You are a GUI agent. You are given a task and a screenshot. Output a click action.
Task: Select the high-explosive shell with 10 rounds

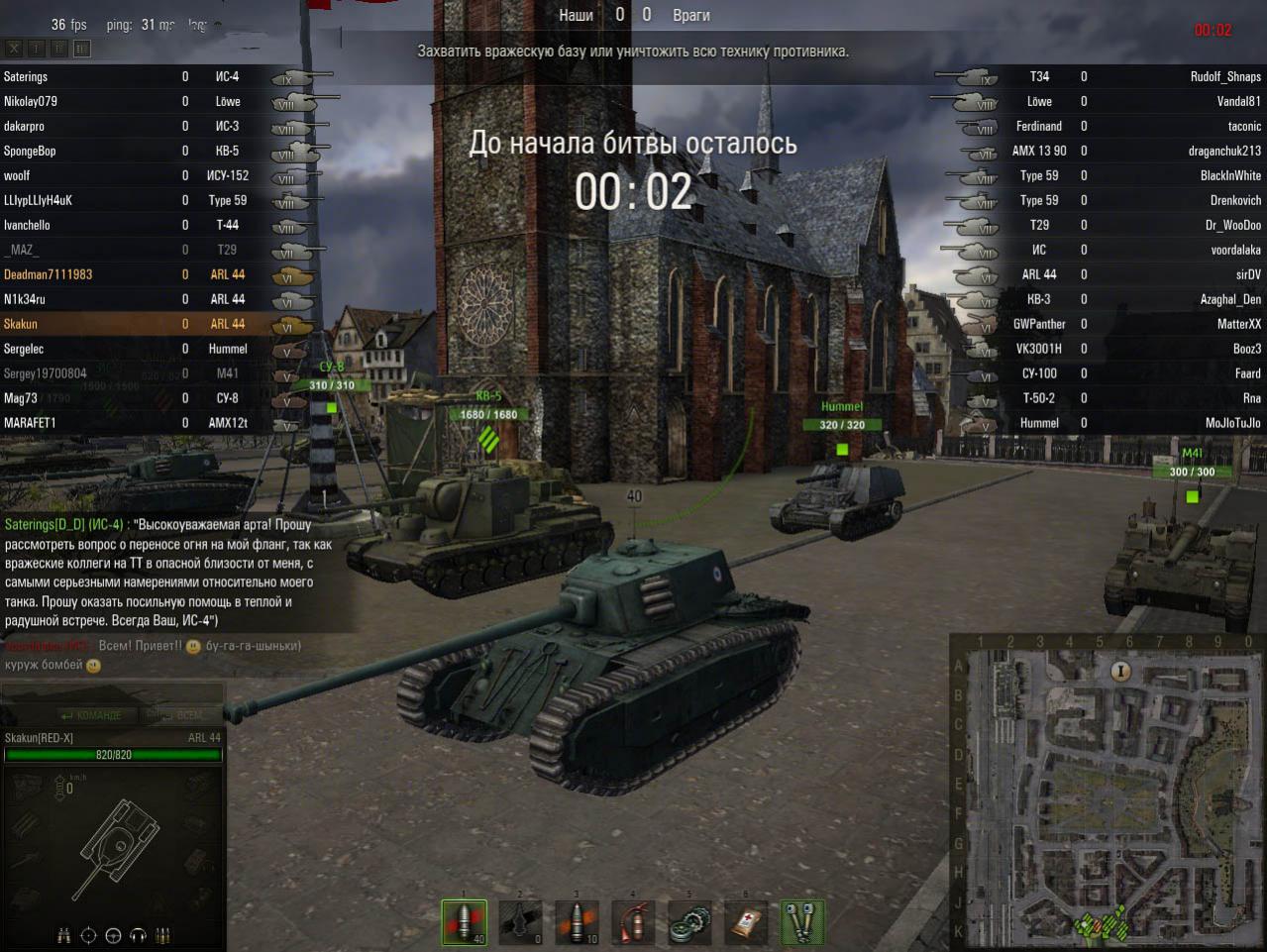click(x=577, y=922)
